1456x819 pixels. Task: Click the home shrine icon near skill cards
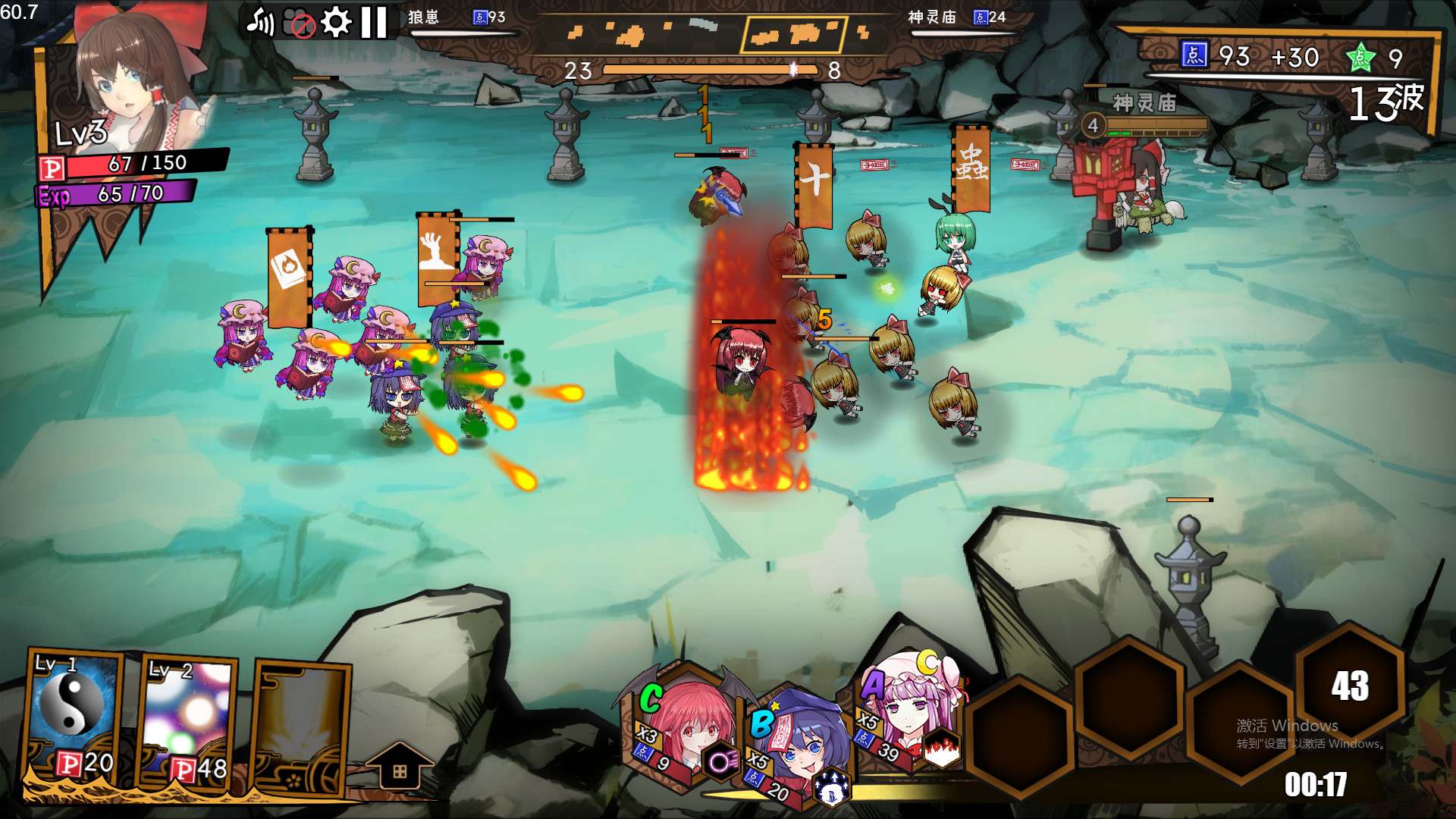click(x=403, y=766)
